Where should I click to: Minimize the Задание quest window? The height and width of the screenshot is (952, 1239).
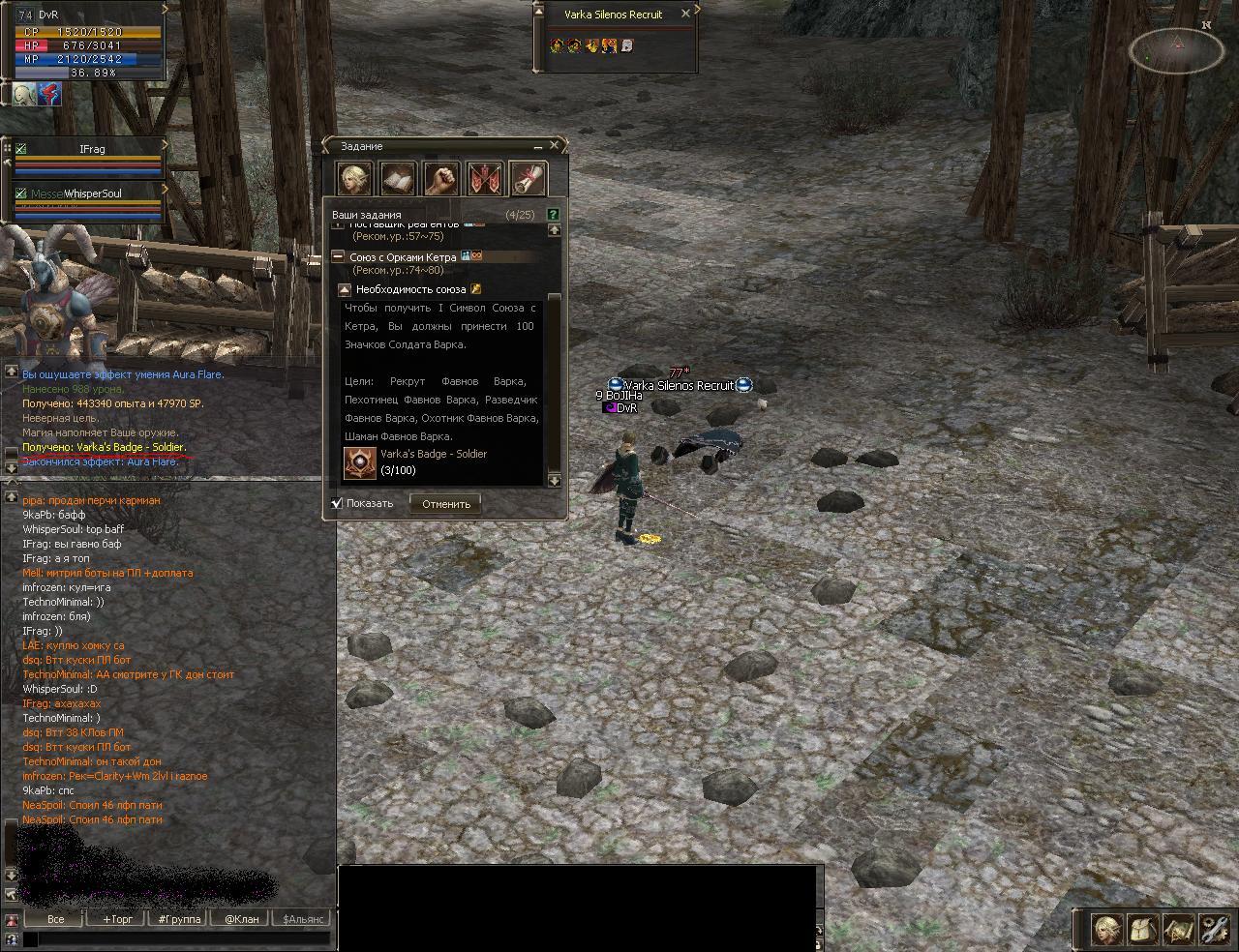538,146
